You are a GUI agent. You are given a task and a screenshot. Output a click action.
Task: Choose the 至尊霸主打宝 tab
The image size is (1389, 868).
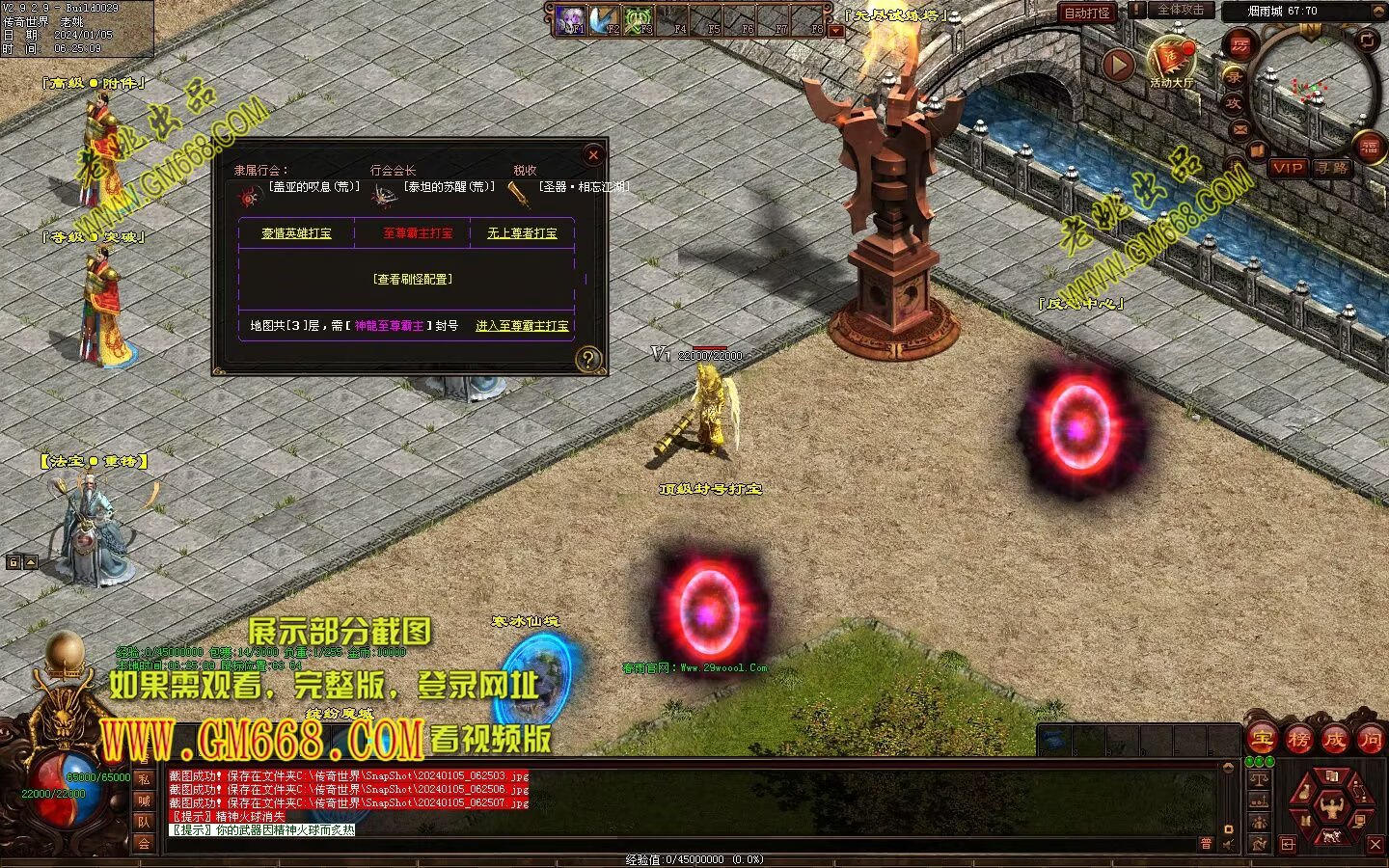[x=417, y=233]
